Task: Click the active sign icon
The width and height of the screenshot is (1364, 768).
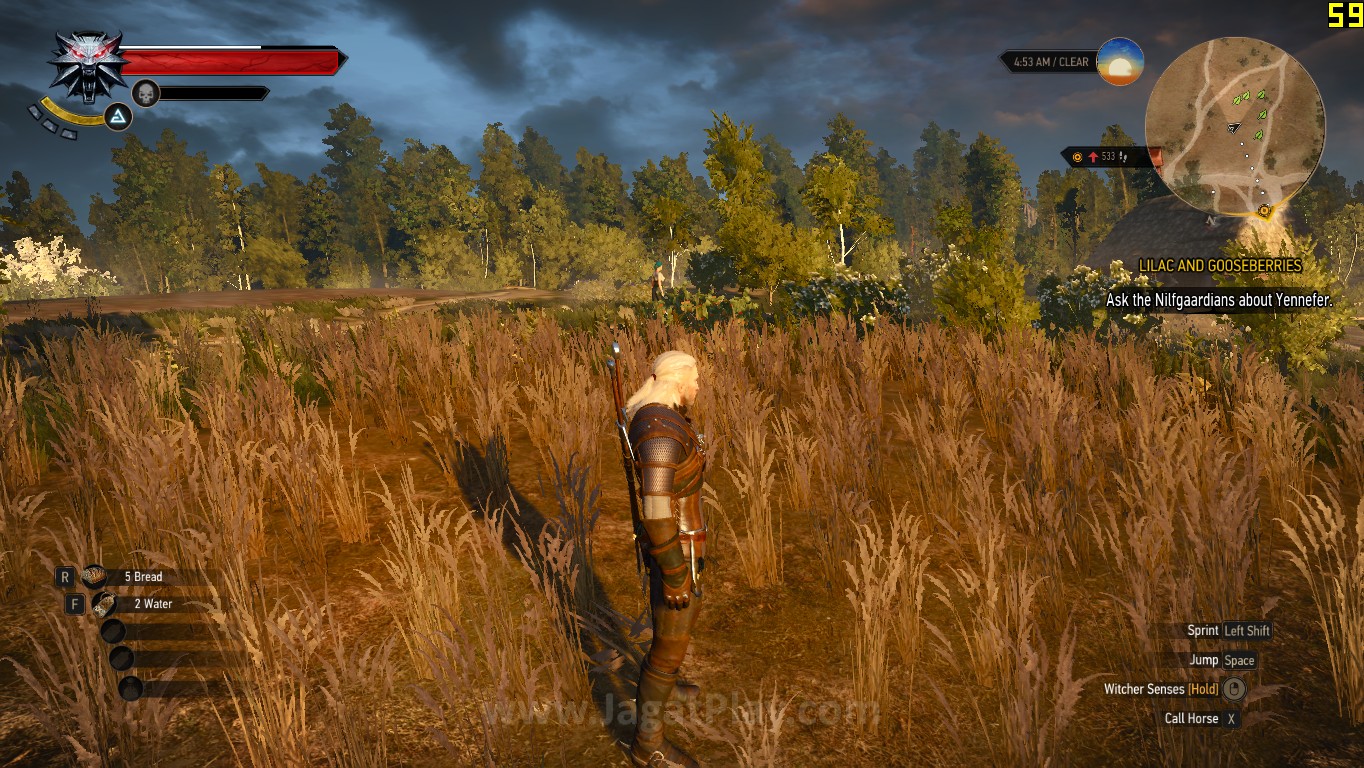Action: point(118,118)
